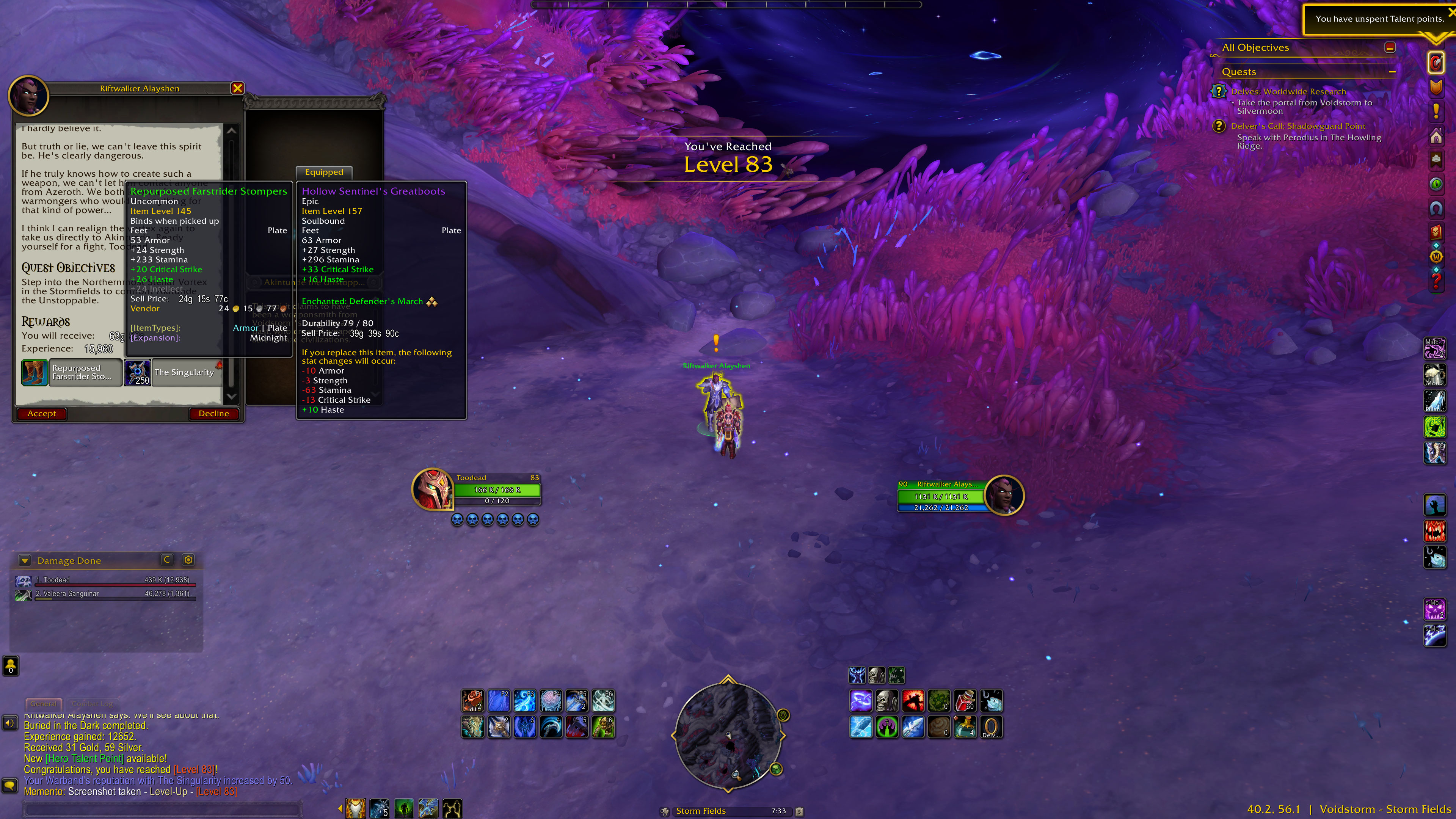Click the minimap
Viewport: 1456px width, 819px height.
click(728, 735)
